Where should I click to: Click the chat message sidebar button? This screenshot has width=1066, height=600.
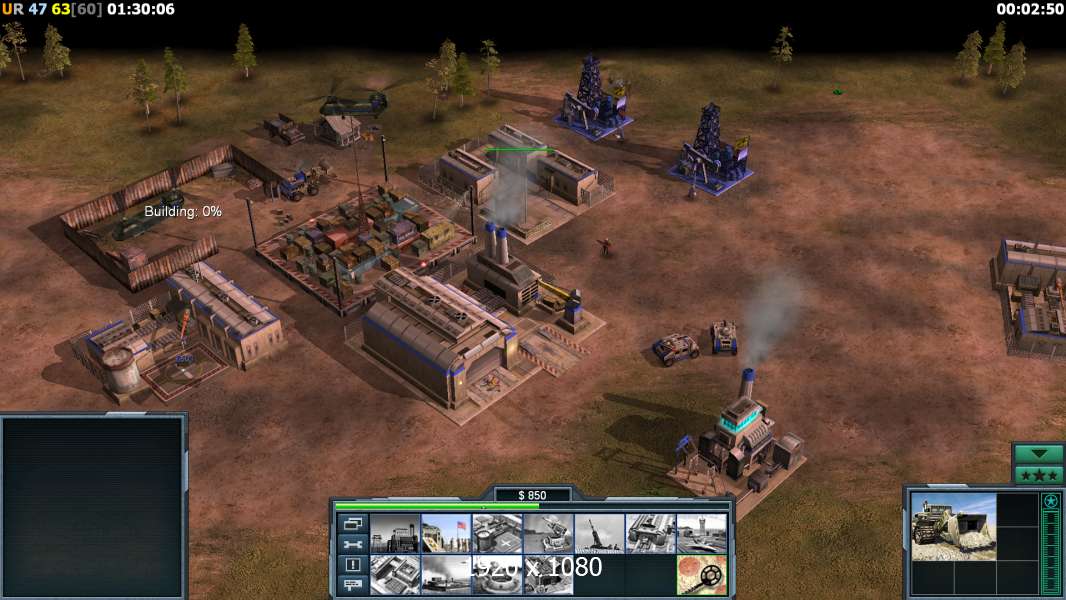353,585
